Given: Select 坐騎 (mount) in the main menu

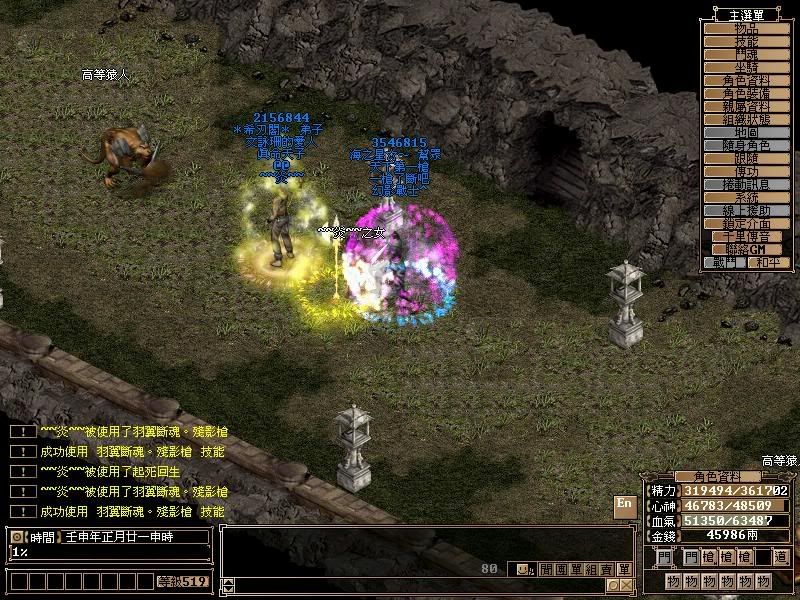Looking at the screenshot, I should point(746,67).
